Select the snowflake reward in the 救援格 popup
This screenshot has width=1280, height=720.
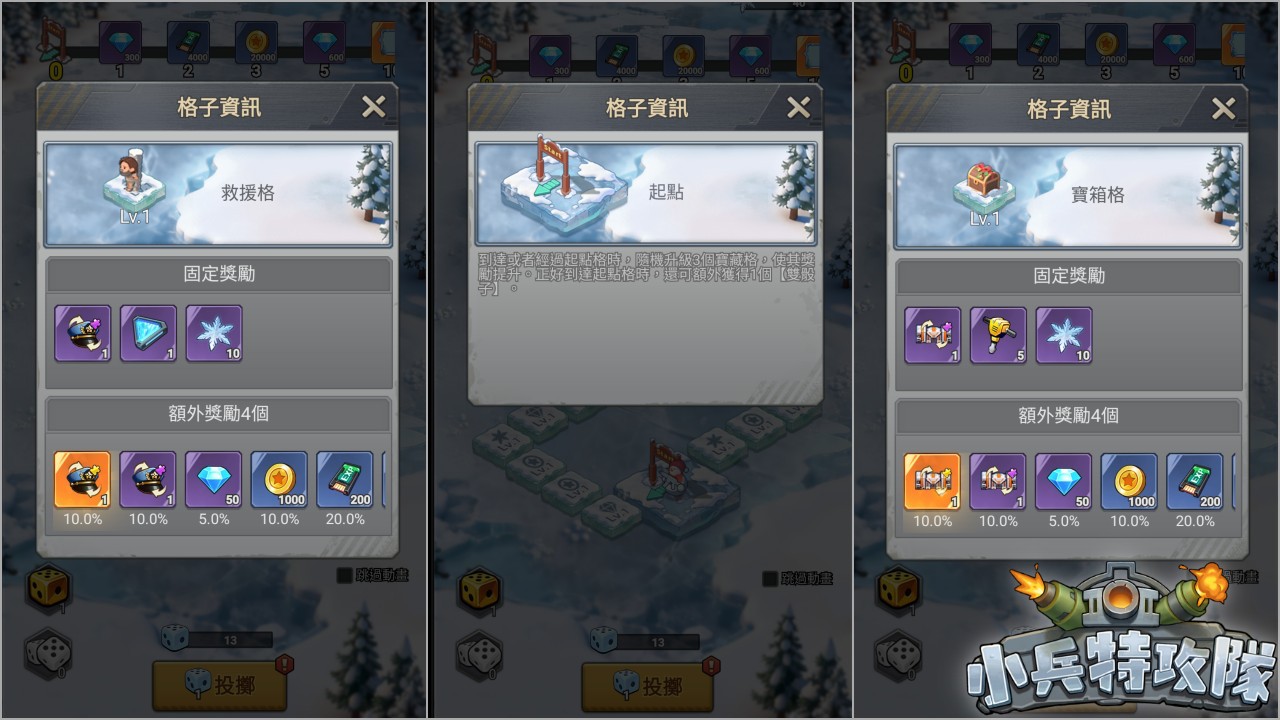point(214,333)
